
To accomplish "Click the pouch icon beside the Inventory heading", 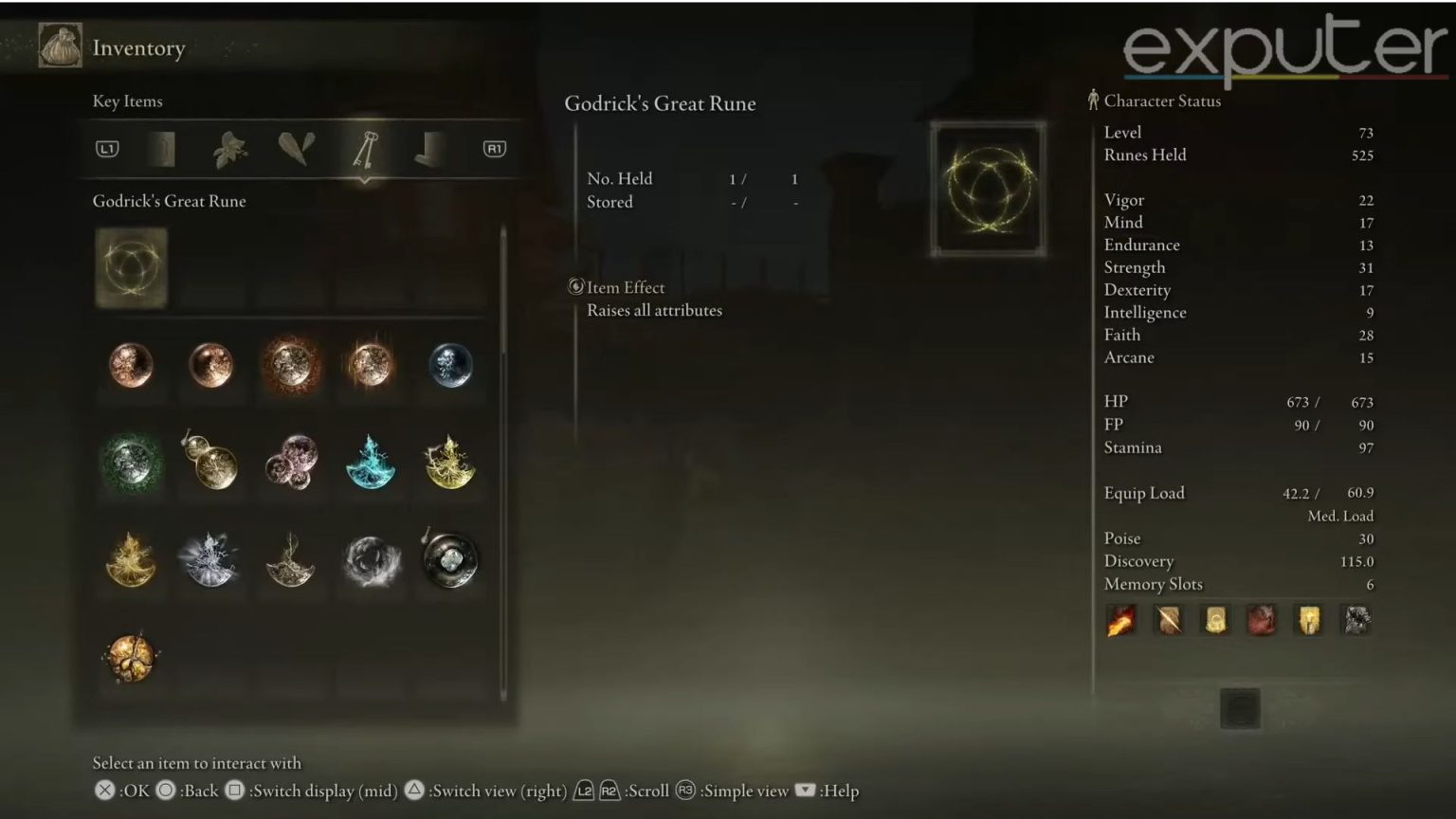I will click(60, 45).
